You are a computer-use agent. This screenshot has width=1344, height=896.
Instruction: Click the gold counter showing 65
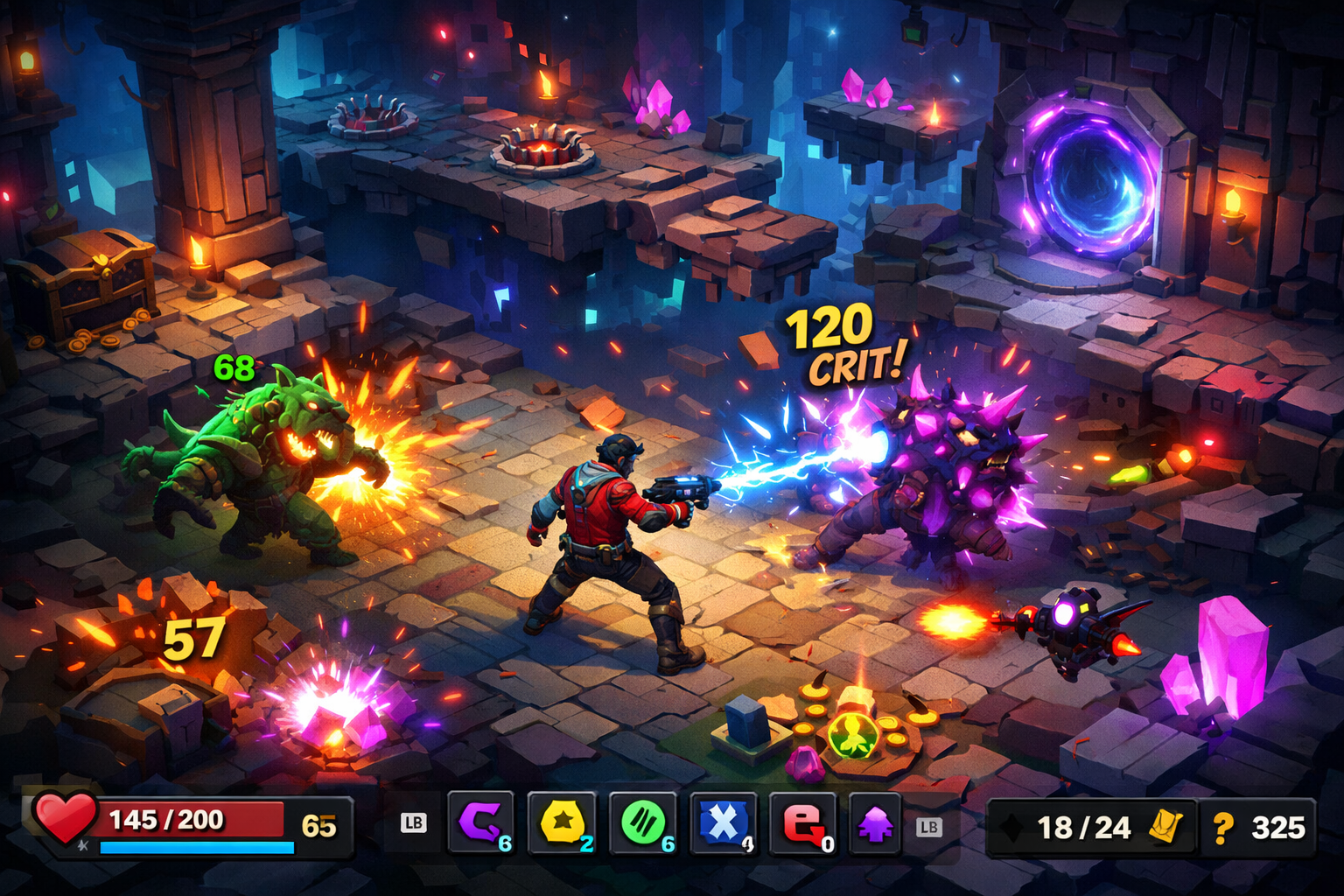click(319, 821)
